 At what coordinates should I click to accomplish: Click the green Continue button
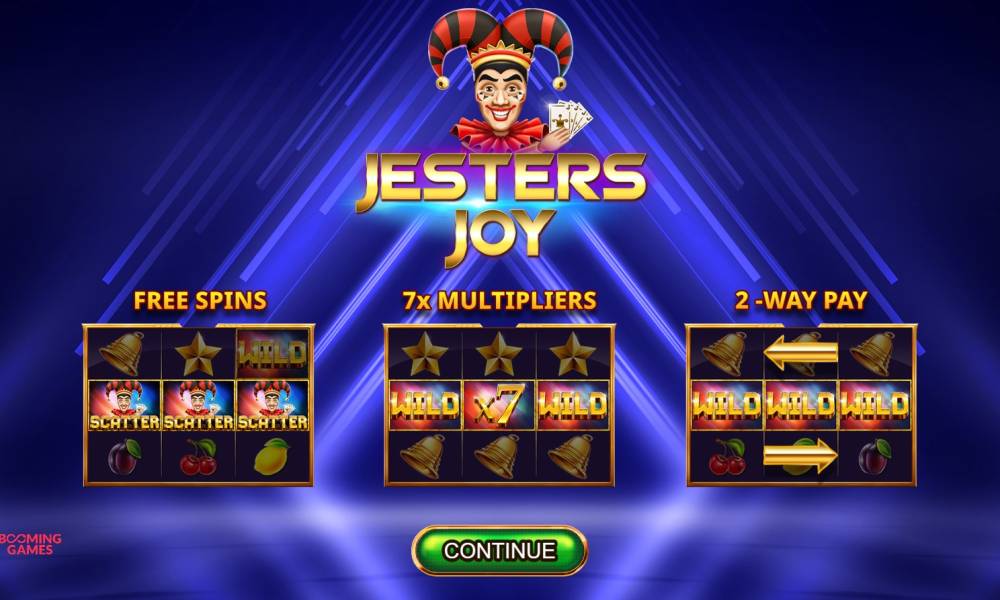point(499,550)
